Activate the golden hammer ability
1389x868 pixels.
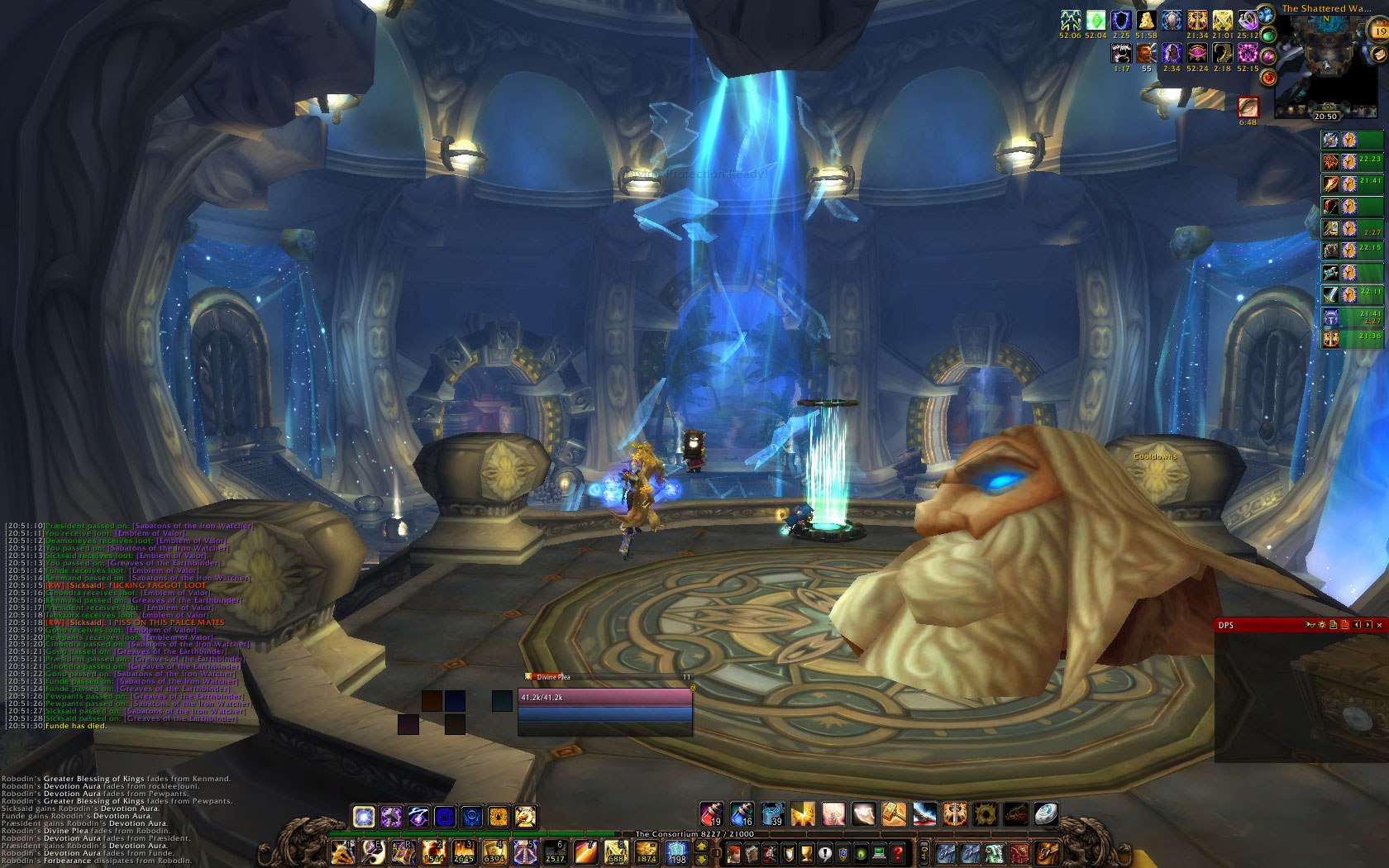point(894,814)
